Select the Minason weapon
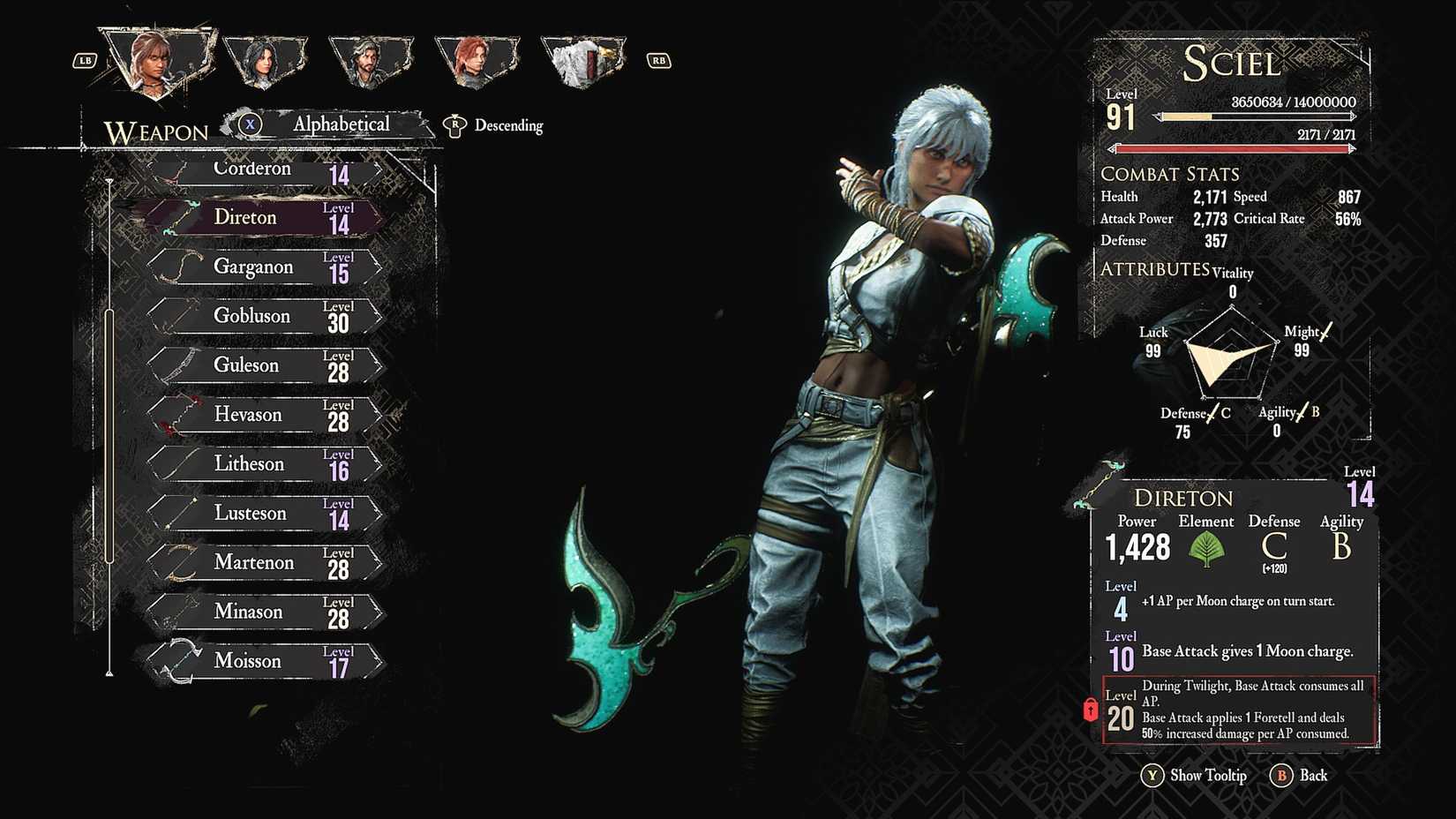 pyautogui.click(x=265, y=612)
